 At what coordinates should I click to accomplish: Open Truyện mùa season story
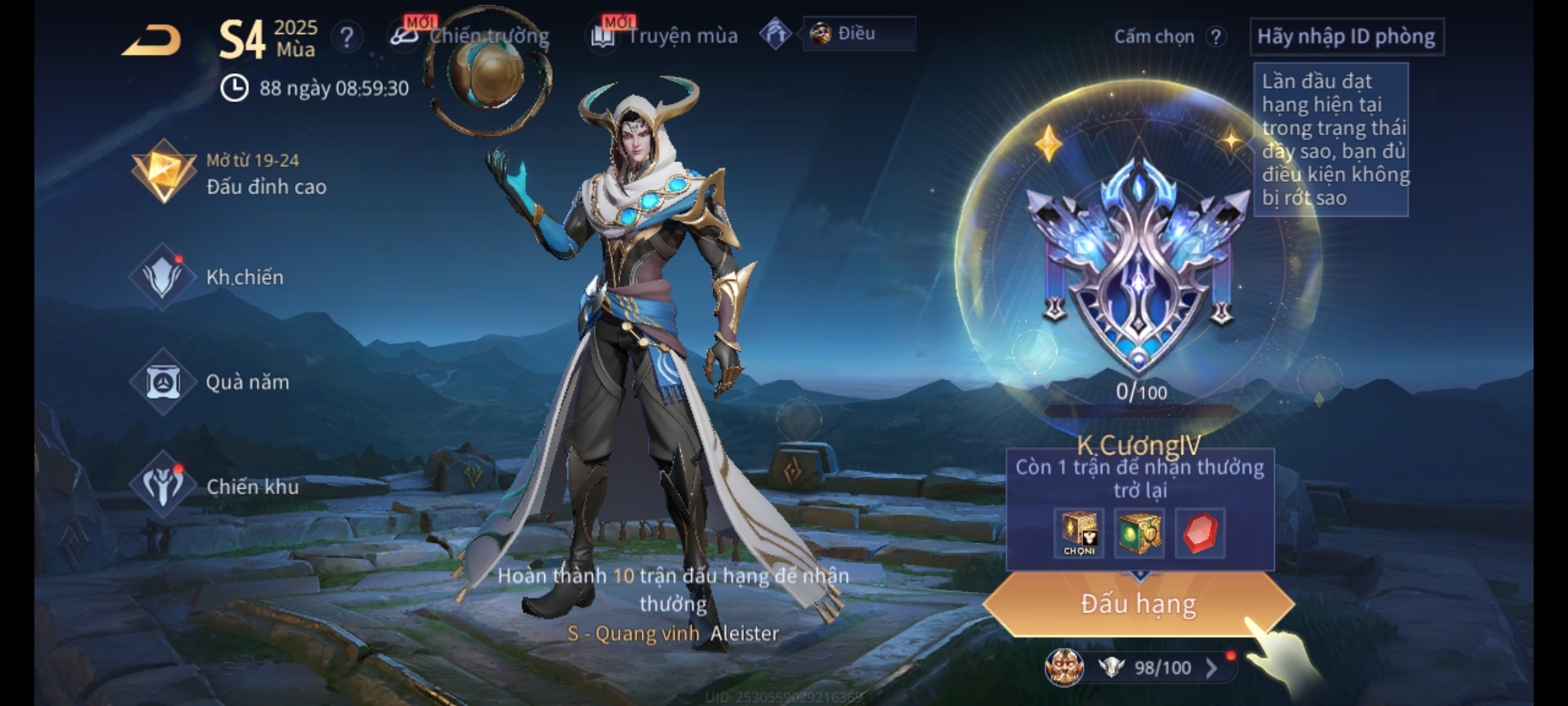click(x=665, y=36)
